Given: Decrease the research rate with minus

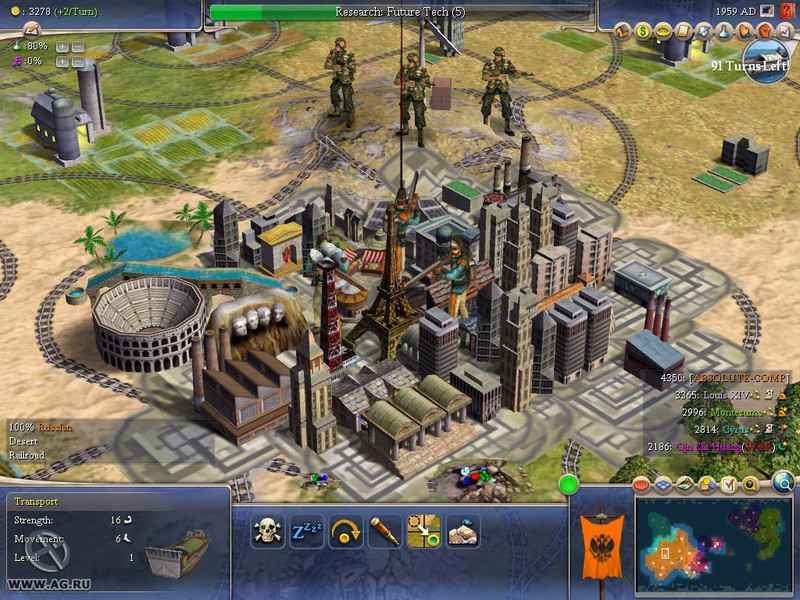Looking at the screenshot, I should [x=78, y=47].
